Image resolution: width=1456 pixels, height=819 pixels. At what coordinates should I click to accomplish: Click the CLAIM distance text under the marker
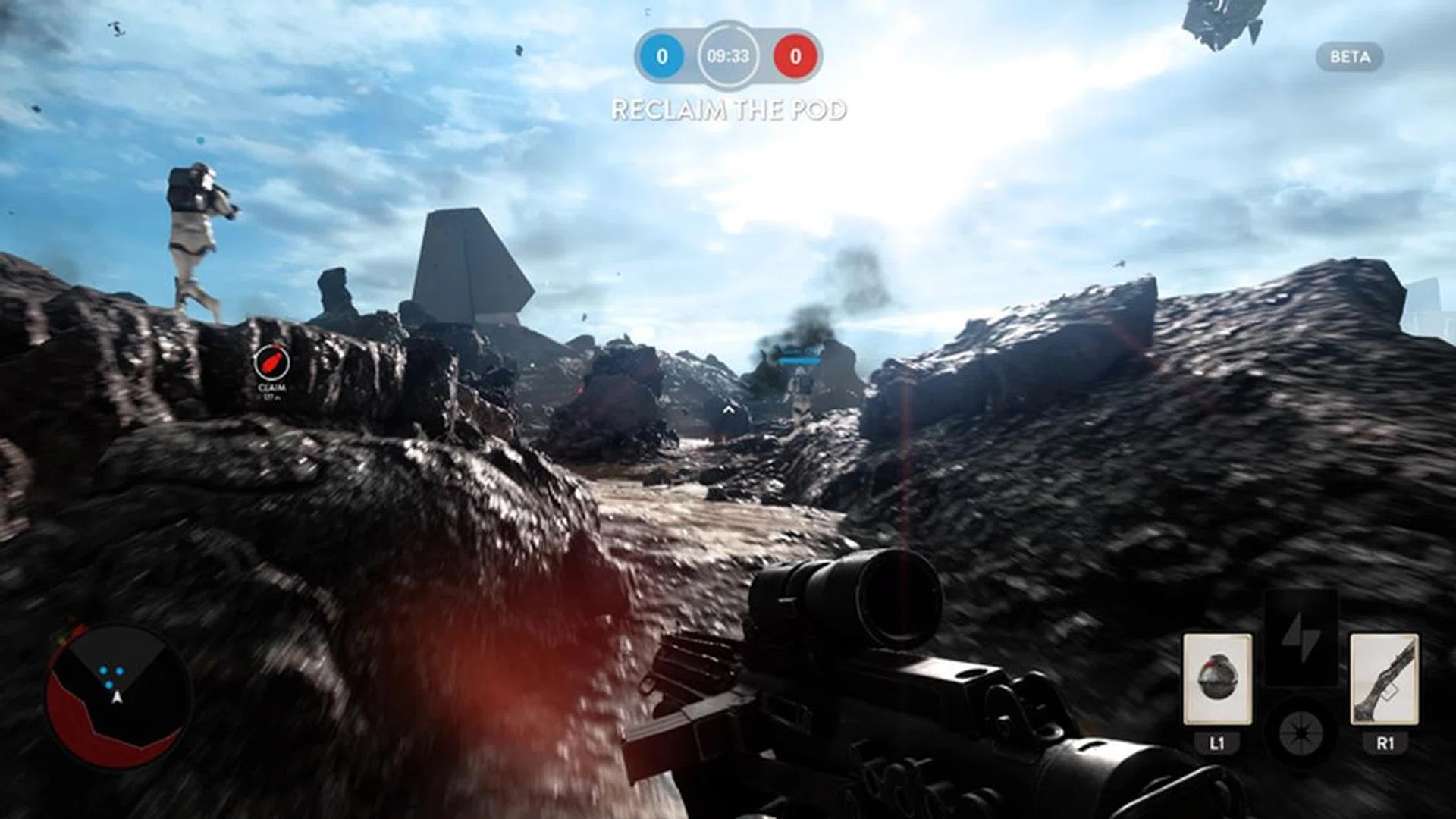coord(273,397)
